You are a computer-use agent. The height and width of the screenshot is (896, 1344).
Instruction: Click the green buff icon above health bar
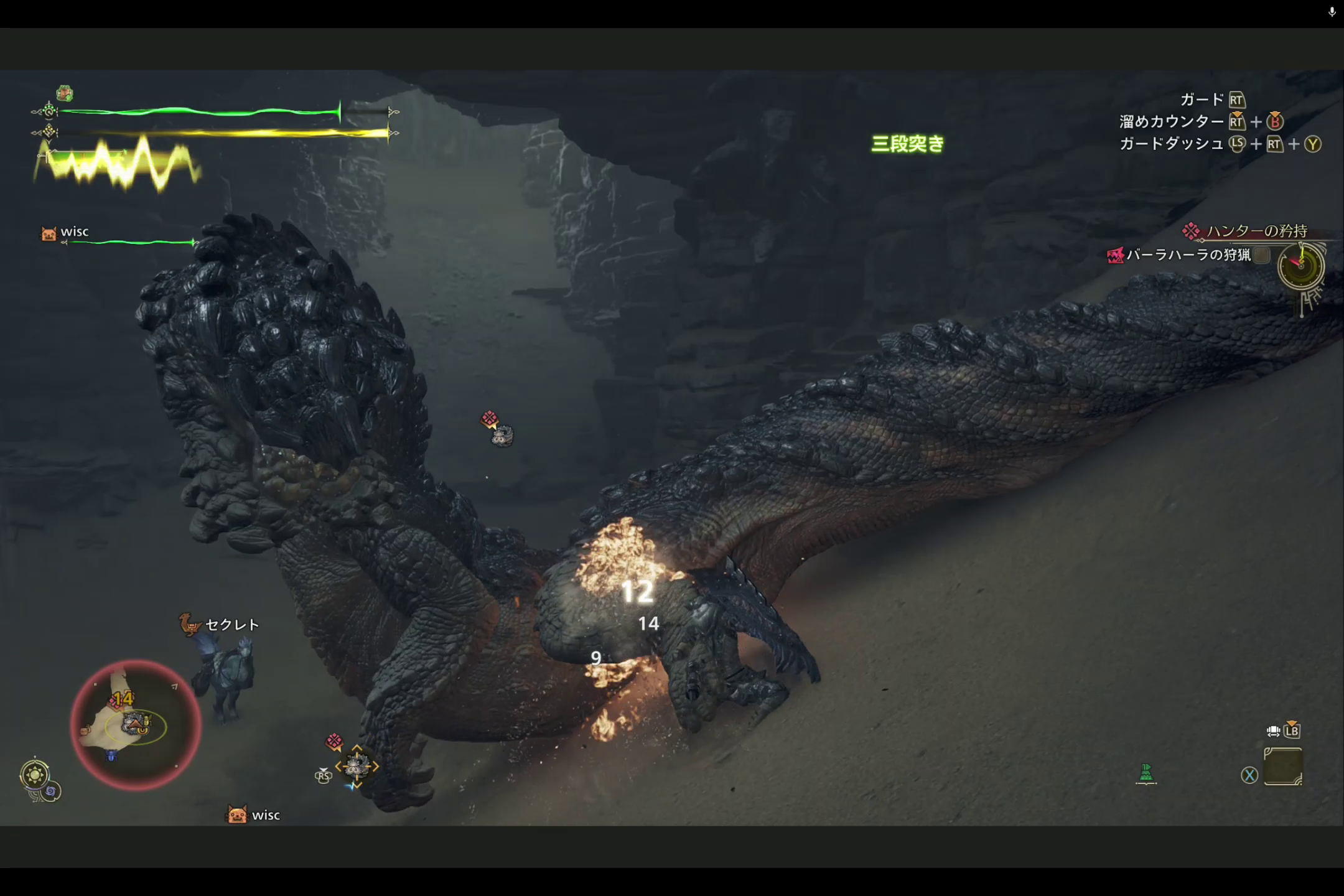65,93
